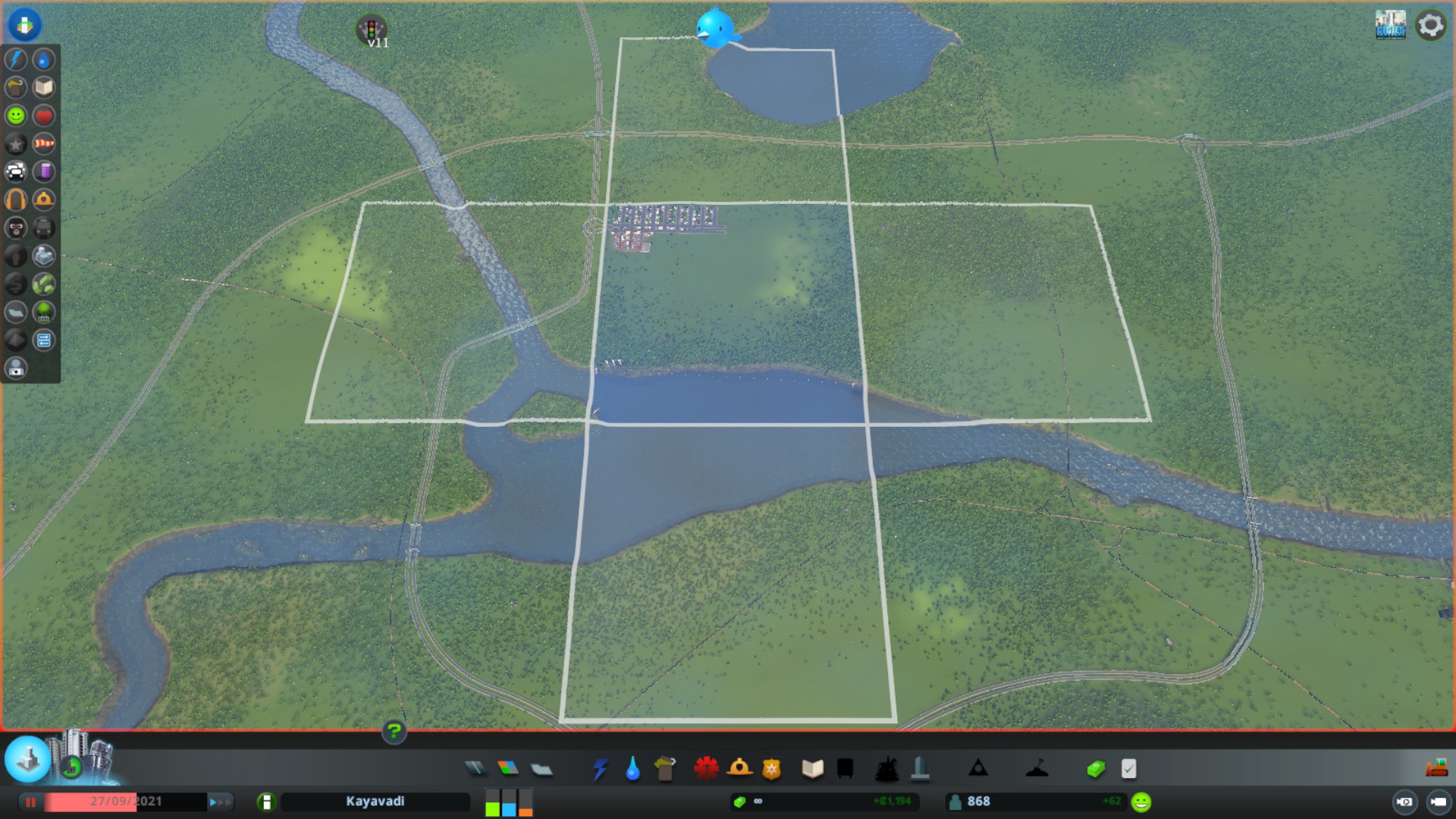Open the Info Views panel button
Image resolution: width=1456 pixels, height=819 pixels.
[24, 25]
